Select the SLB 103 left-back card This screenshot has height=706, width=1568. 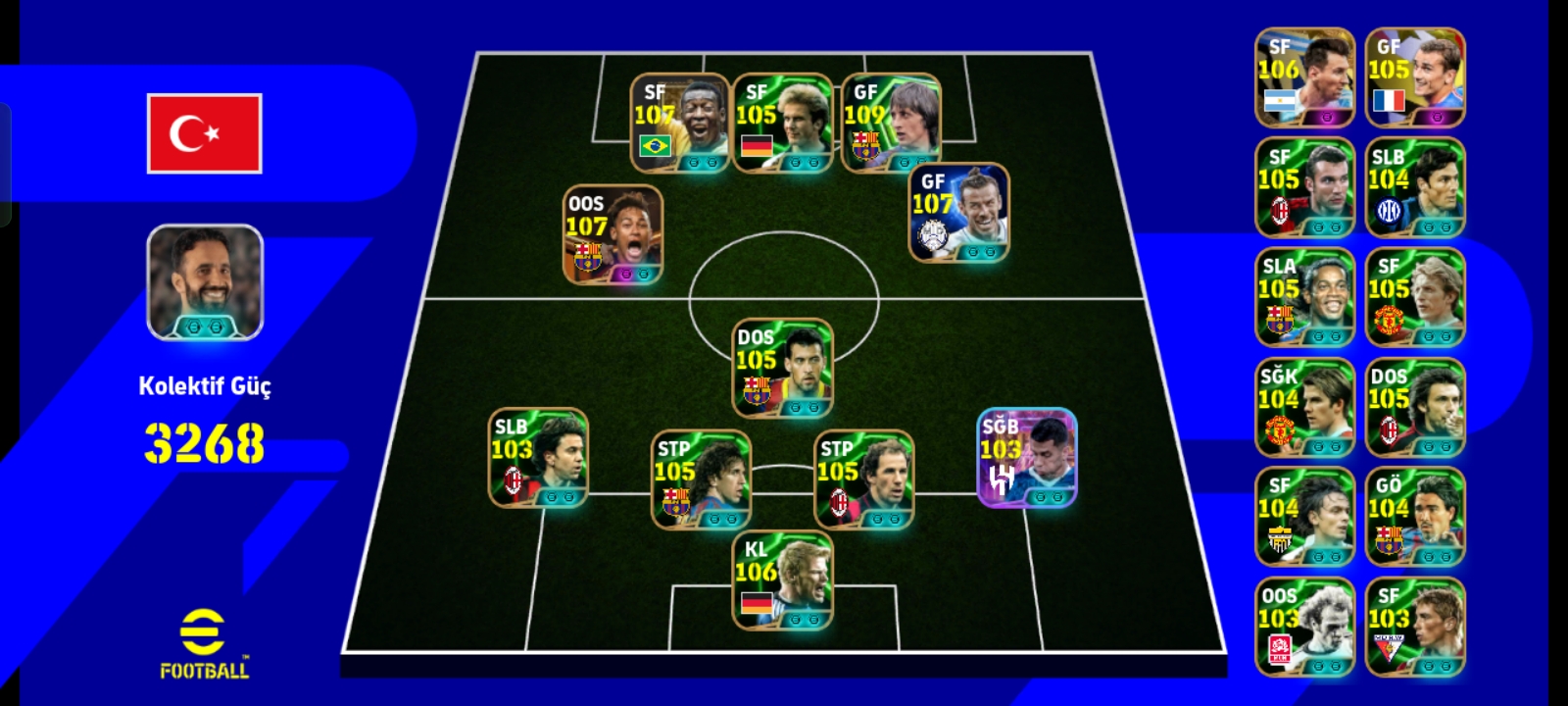[538, 458]
